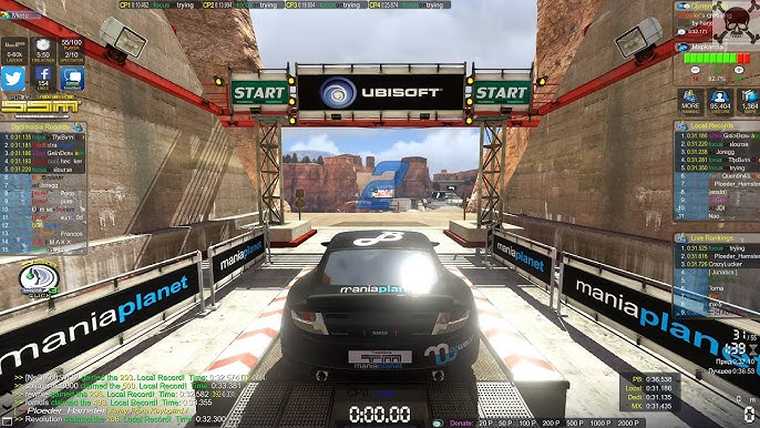The height and width of the screenshot is (428, 760).
Task: Open the MORE rankings widget
Action: coord(690,101)
